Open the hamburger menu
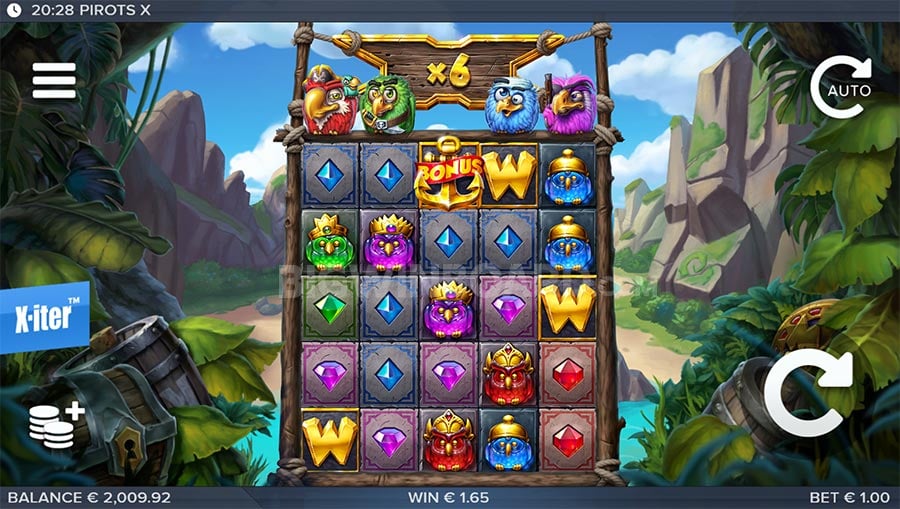This screenshot has width=900, height=509. pos(54,81)
